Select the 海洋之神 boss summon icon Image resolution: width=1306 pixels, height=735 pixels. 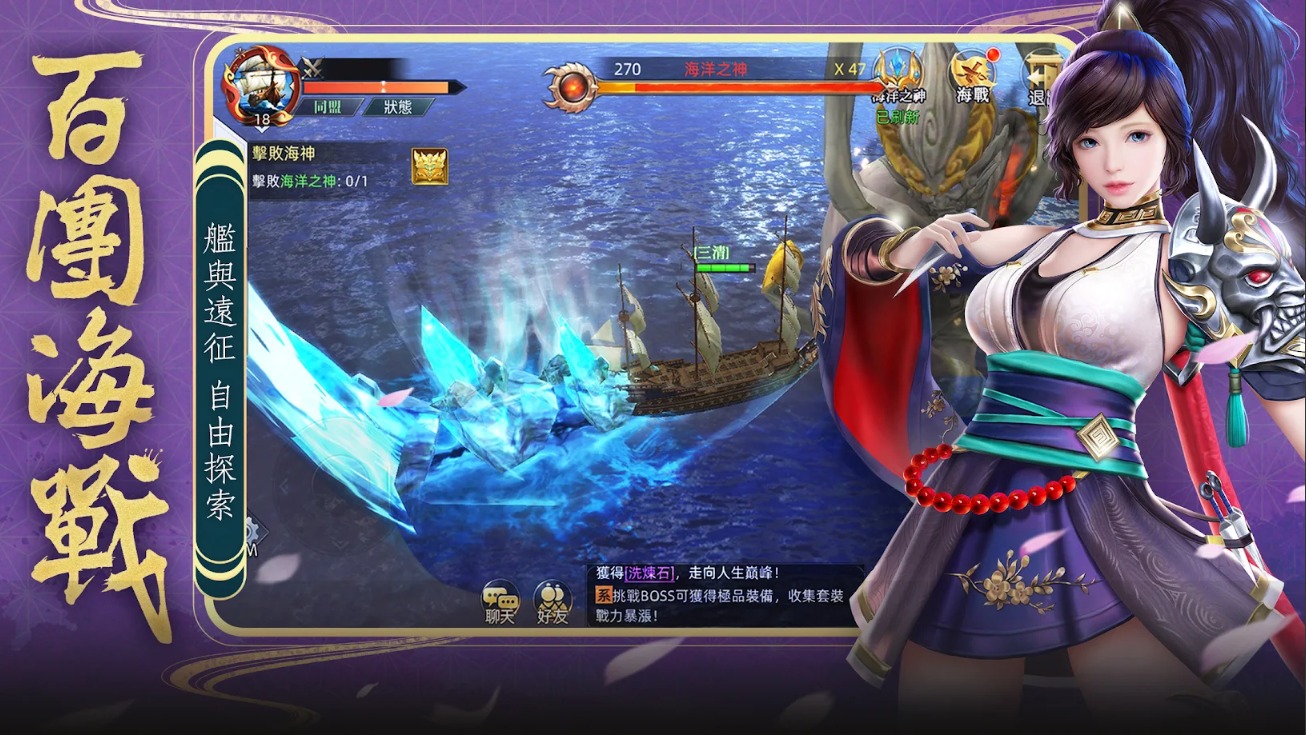[x=897, y=68]
